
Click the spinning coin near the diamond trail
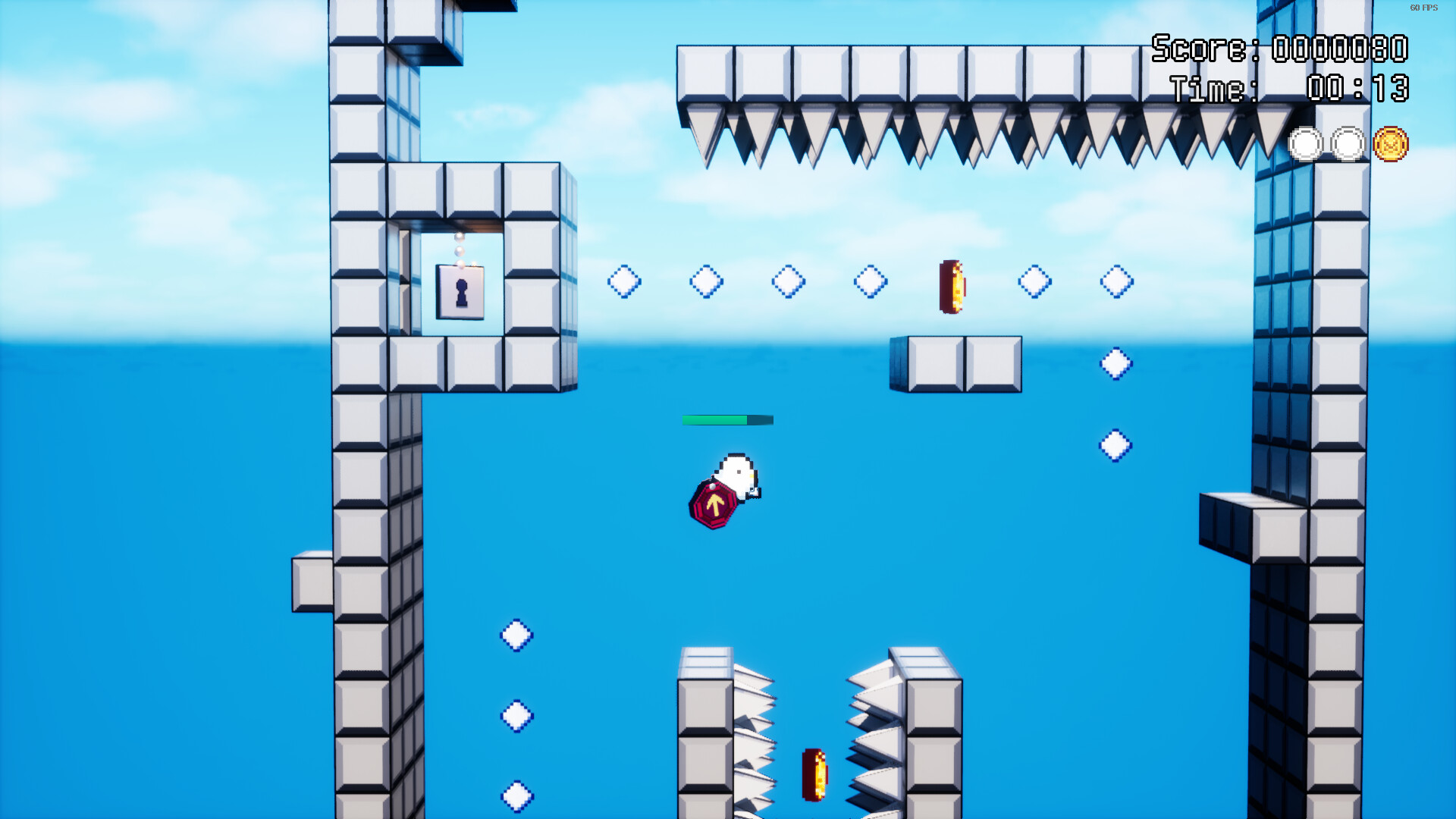951,287
